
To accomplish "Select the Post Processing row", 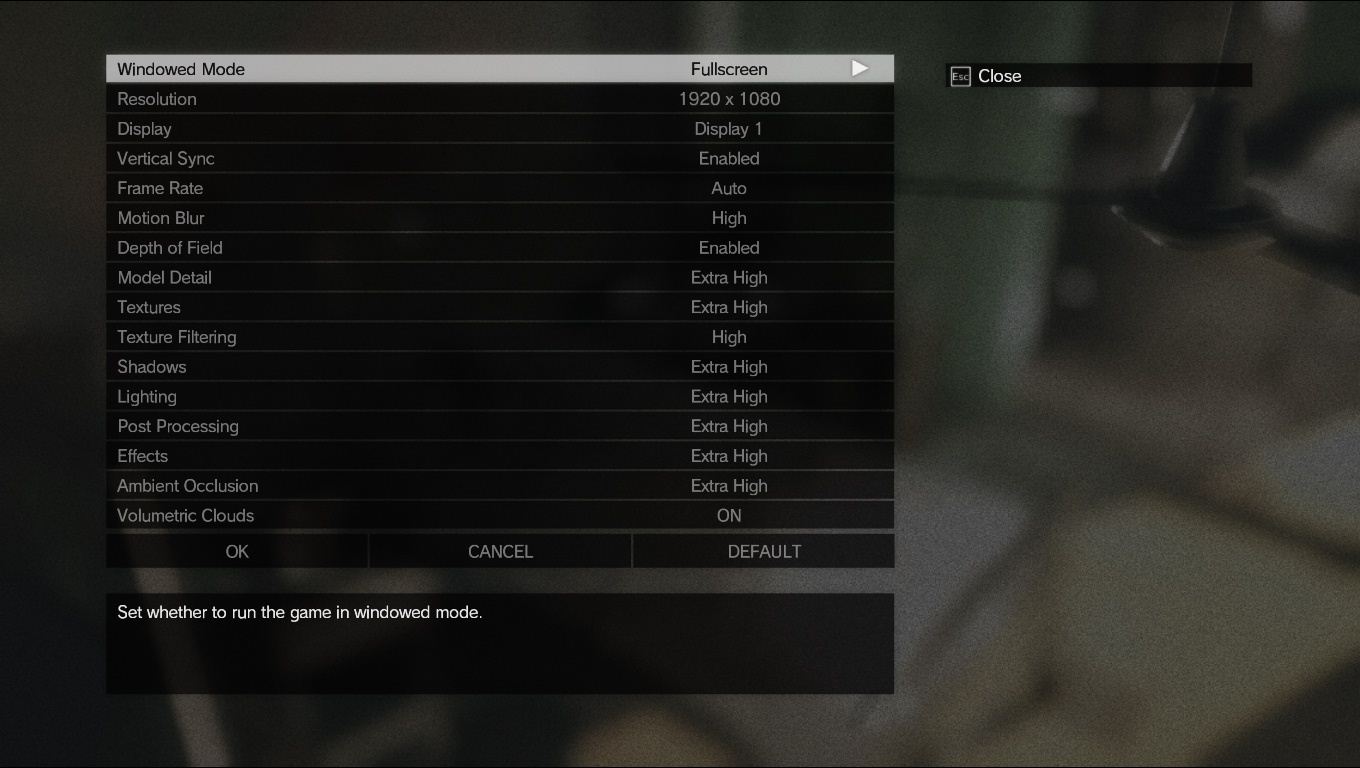I will pyautogui.click(x=500, y=426).
